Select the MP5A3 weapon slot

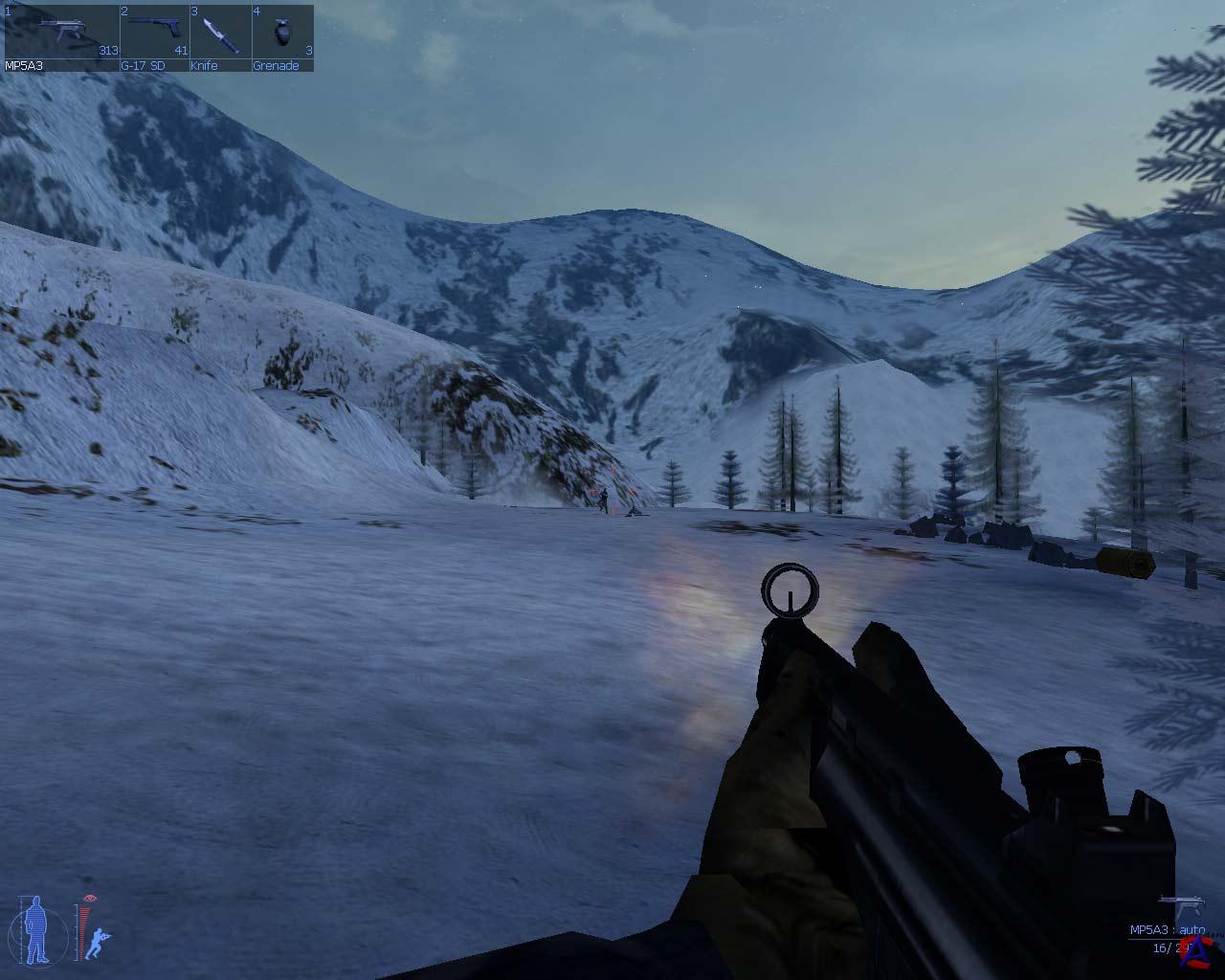62,36
